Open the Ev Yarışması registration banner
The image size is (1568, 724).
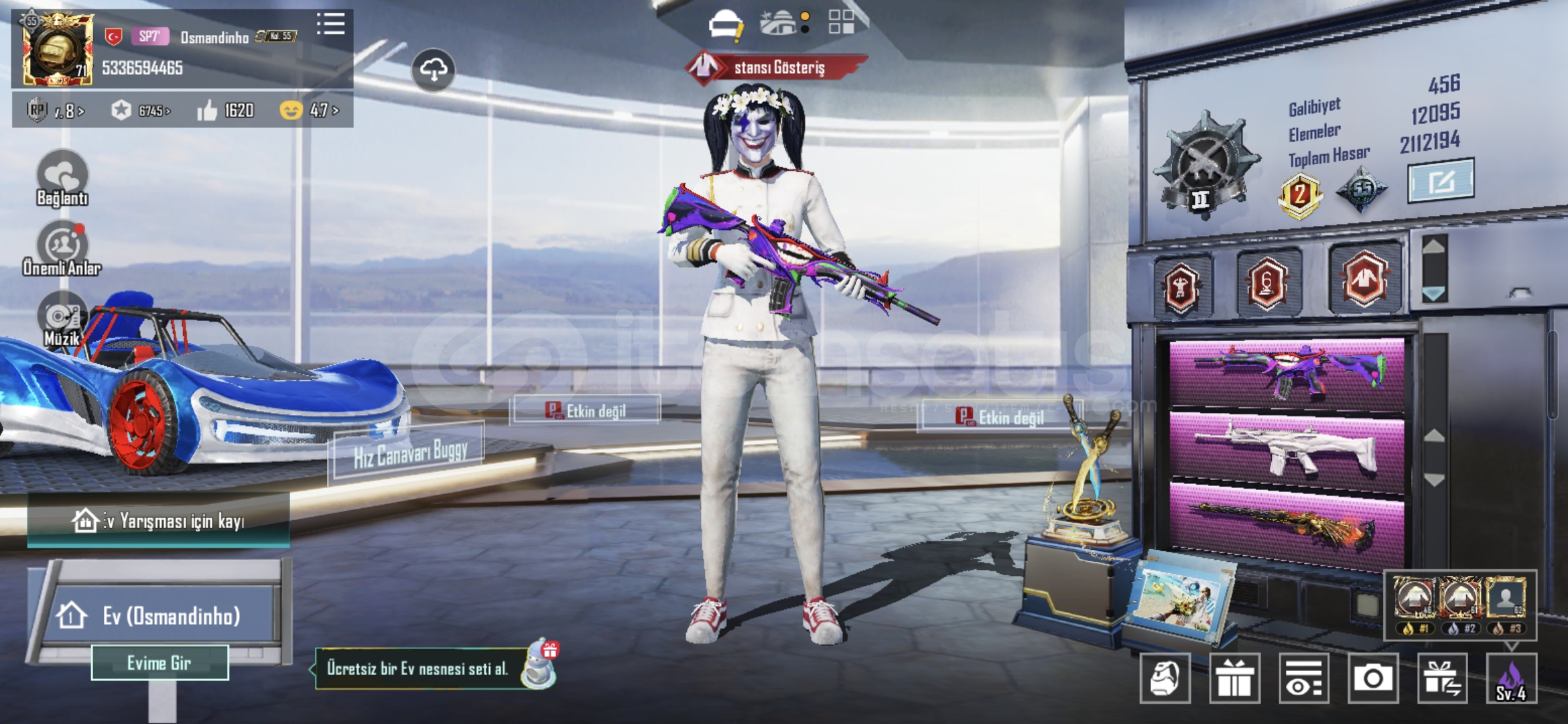point(159,521)
